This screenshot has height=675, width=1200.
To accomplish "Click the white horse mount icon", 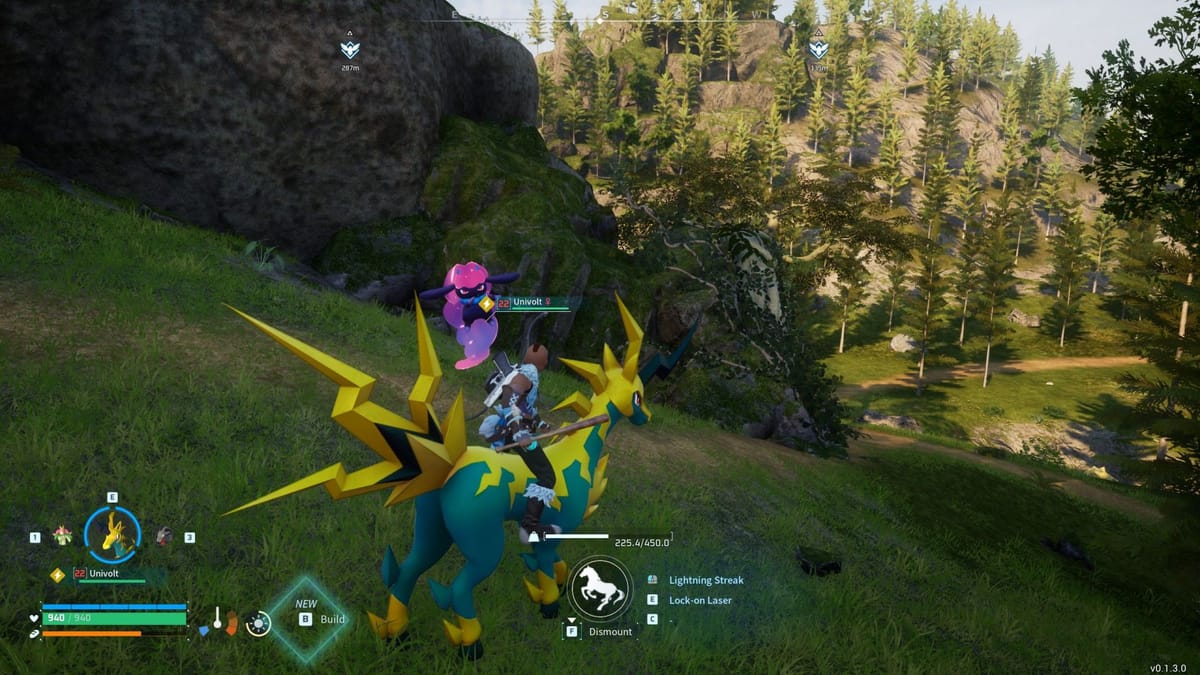I will pos(600,589).
